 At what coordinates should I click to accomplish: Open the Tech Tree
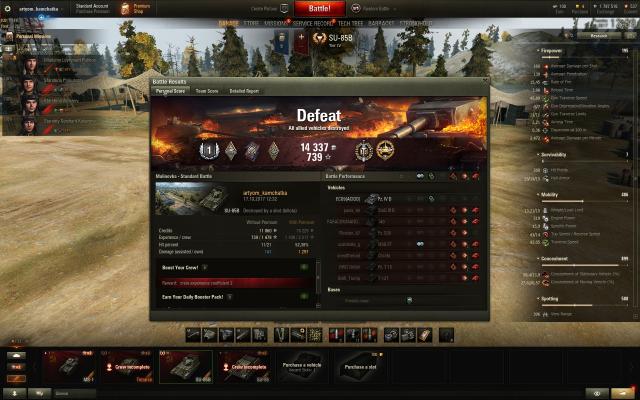pos(351,21)
